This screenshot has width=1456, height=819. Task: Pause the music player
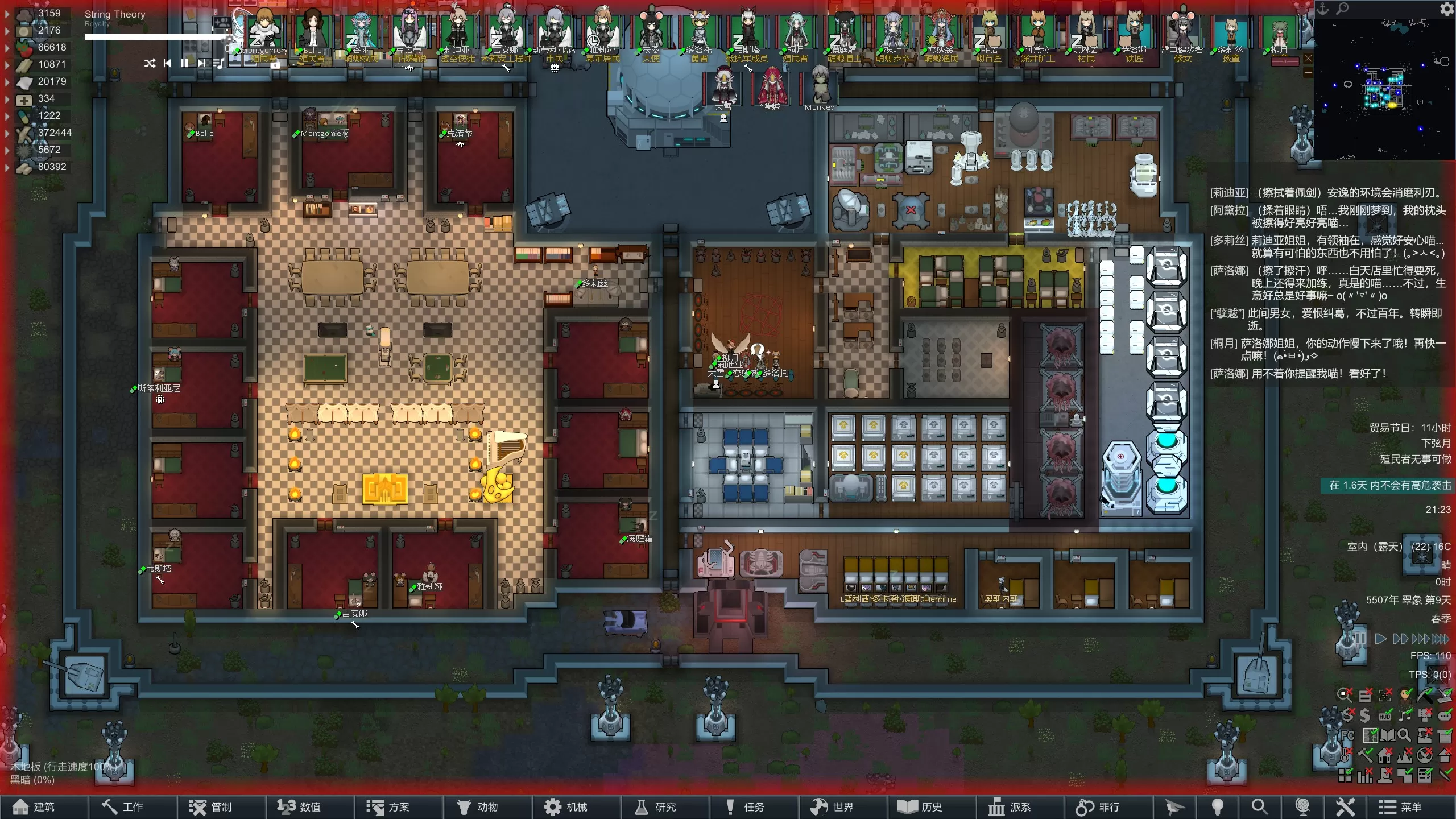[184, 63]
